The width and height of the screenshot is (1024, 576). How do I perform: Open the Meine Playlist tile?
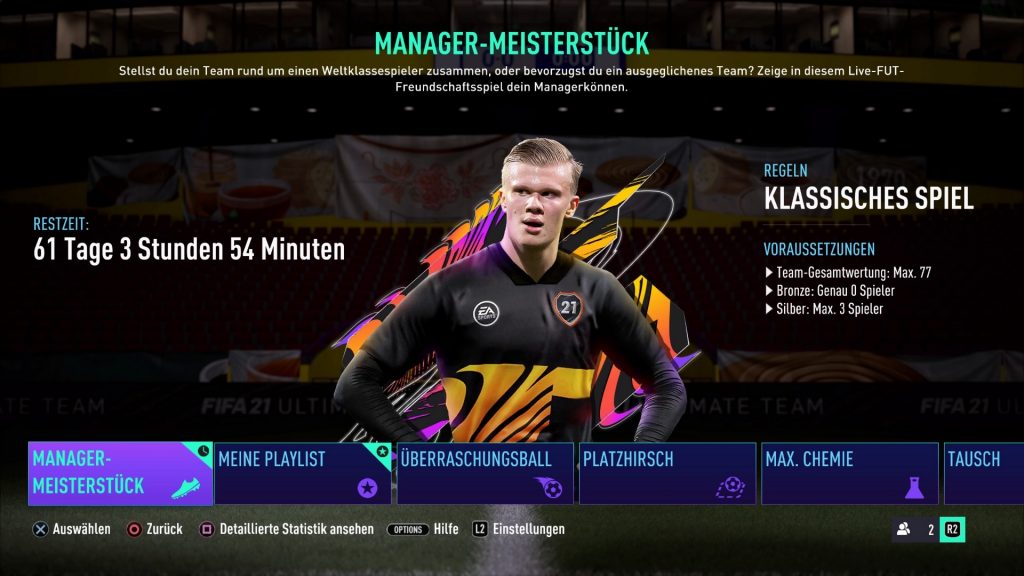tap(304, 473)
